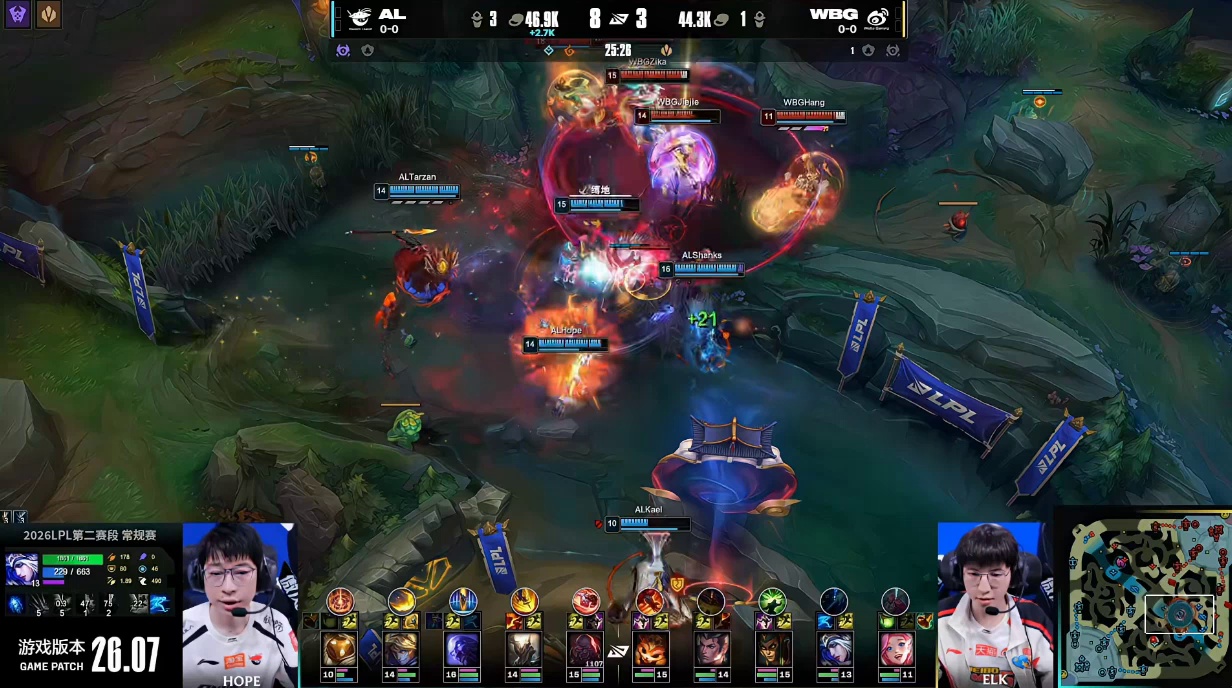
Task: Open the ELK player camera feed
Action: 994,603
